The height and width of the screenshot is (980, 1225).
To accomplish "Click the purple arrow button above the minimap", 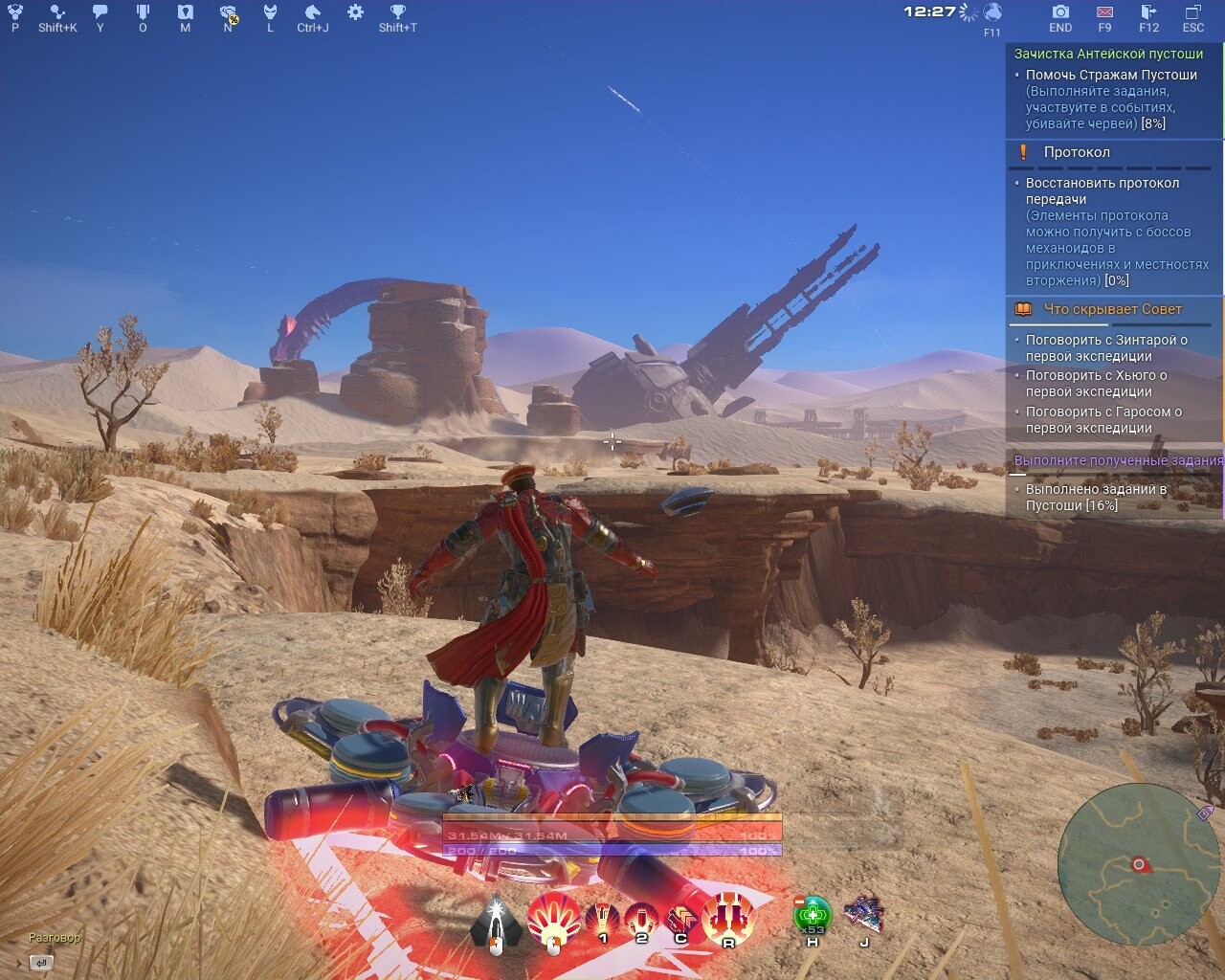I will point(1204,812).
